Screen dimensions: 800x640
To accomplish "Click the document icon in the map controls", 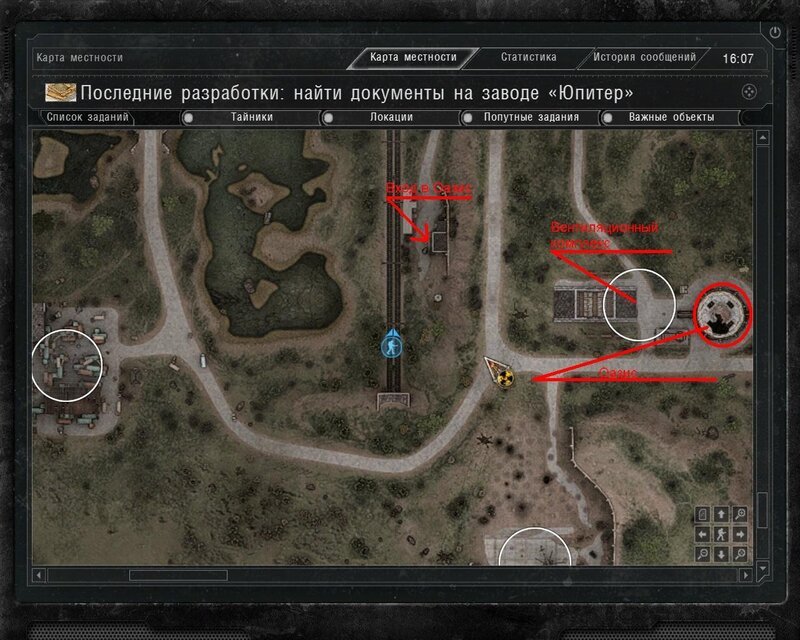I will click(702, 514).
